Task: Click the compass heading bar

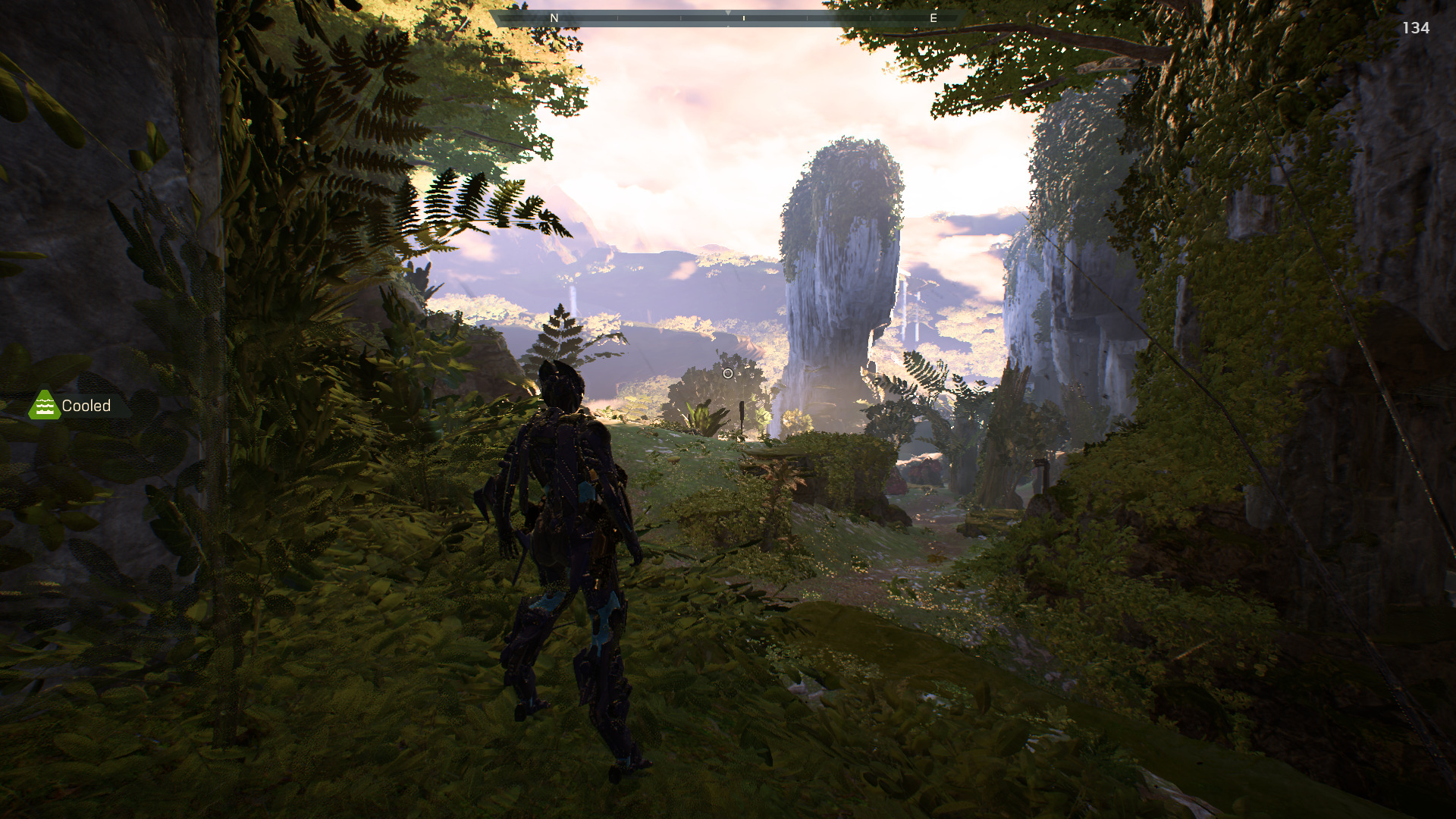Action: 728,17
